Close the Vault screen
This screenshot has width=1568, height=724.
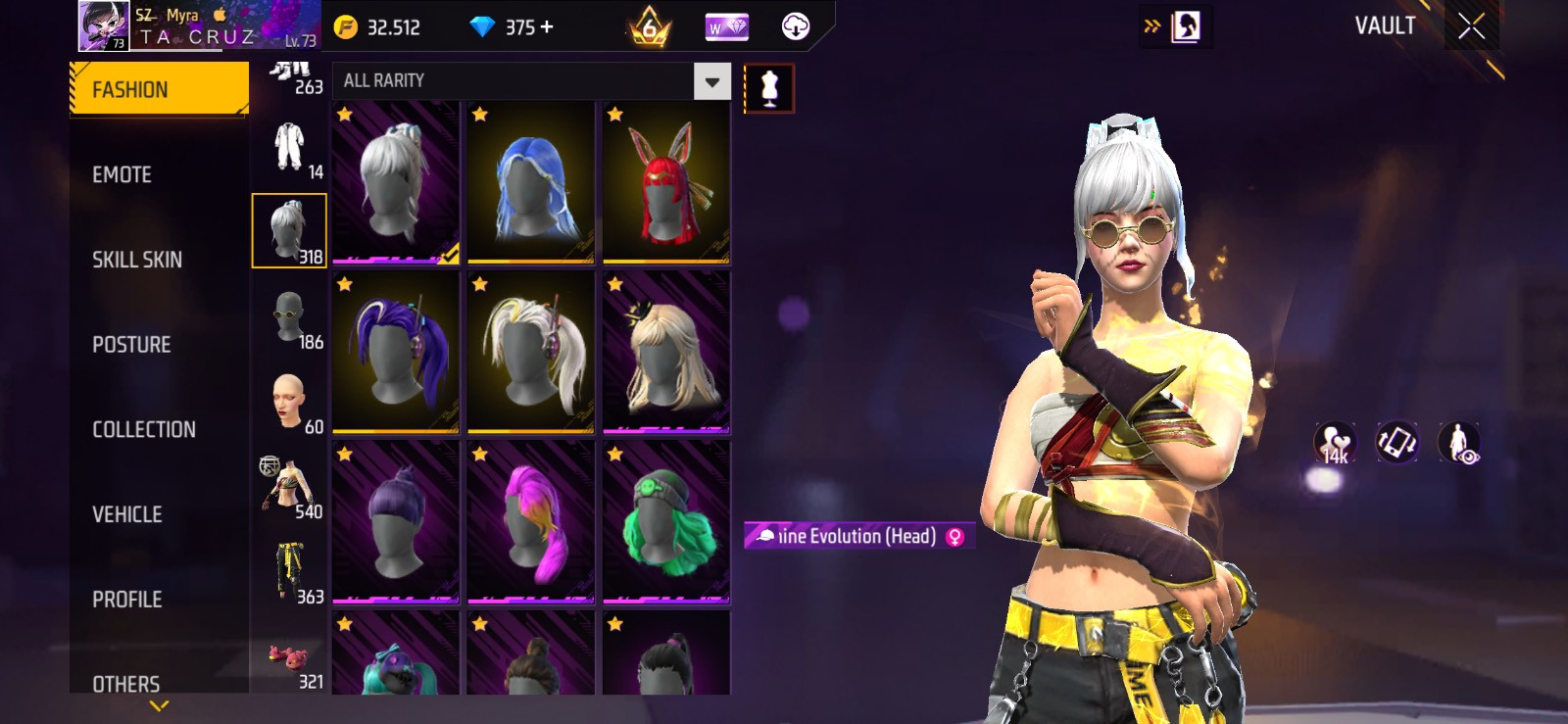coord(1471,26)
